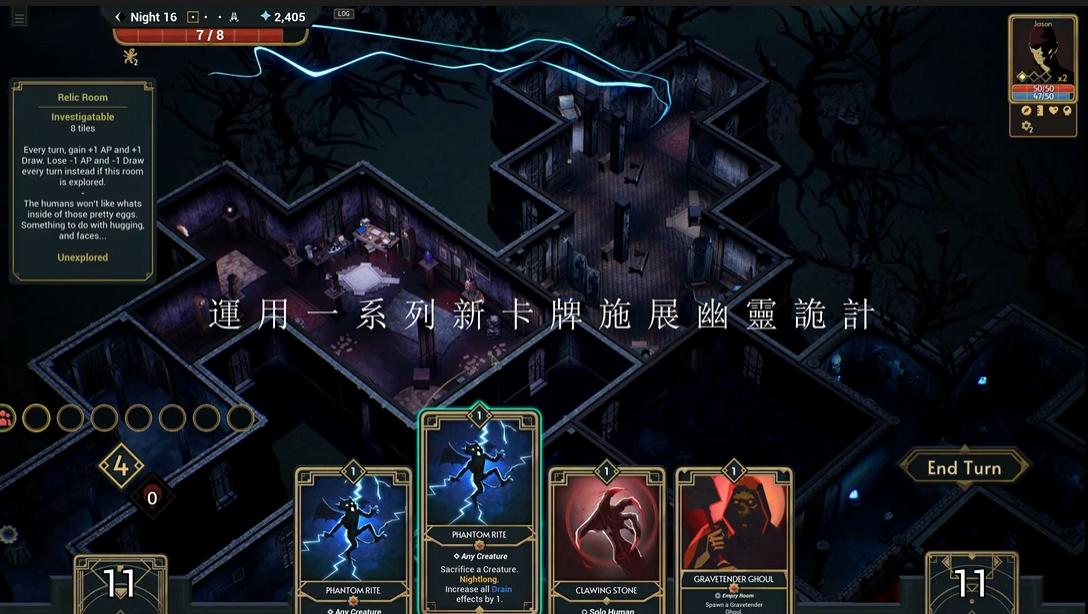Choose the Clawing Stone card

tap(606, 540)
